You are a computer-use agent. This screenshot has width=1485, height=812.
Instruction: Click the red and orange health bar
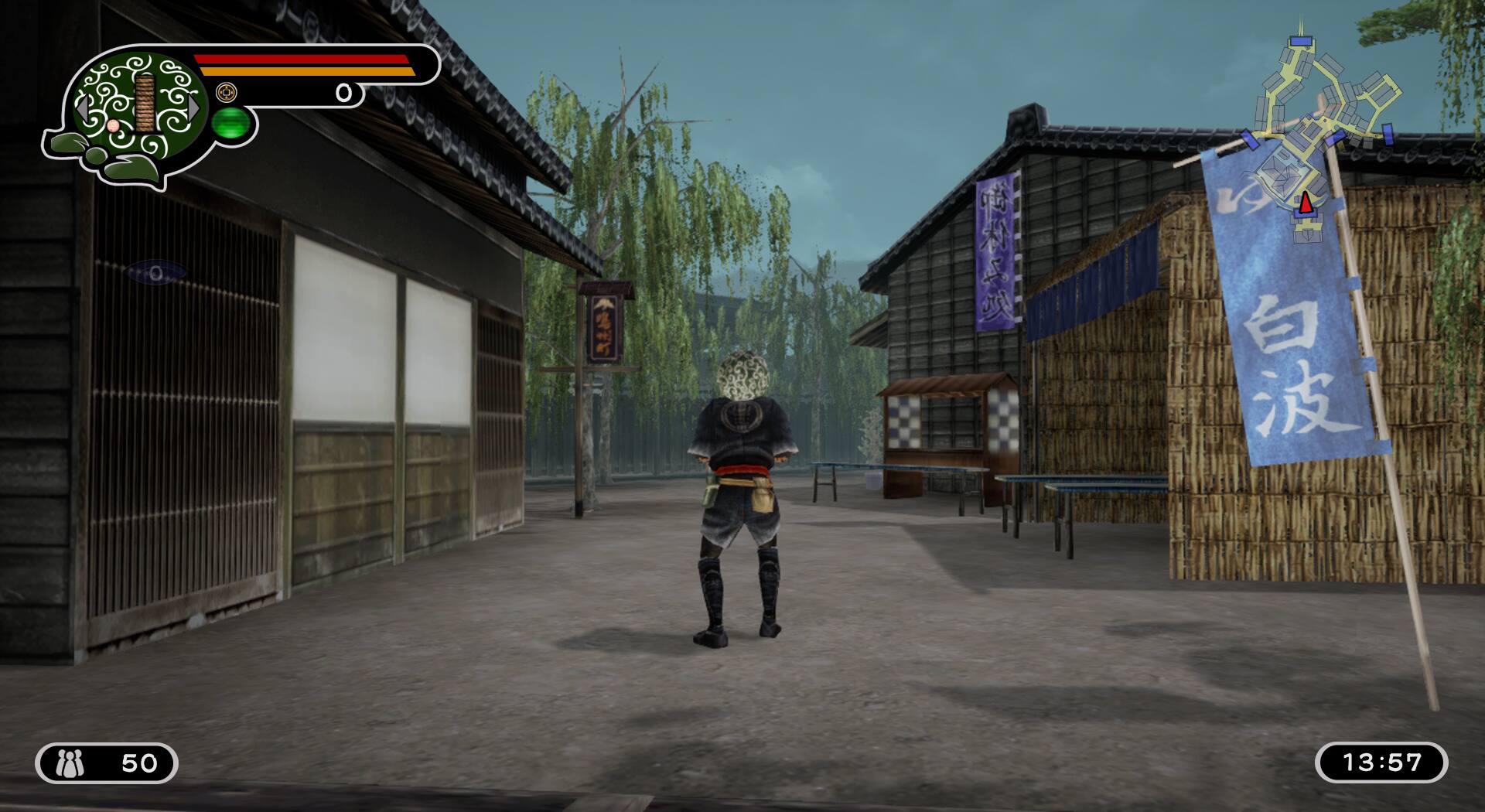(302, 66)
